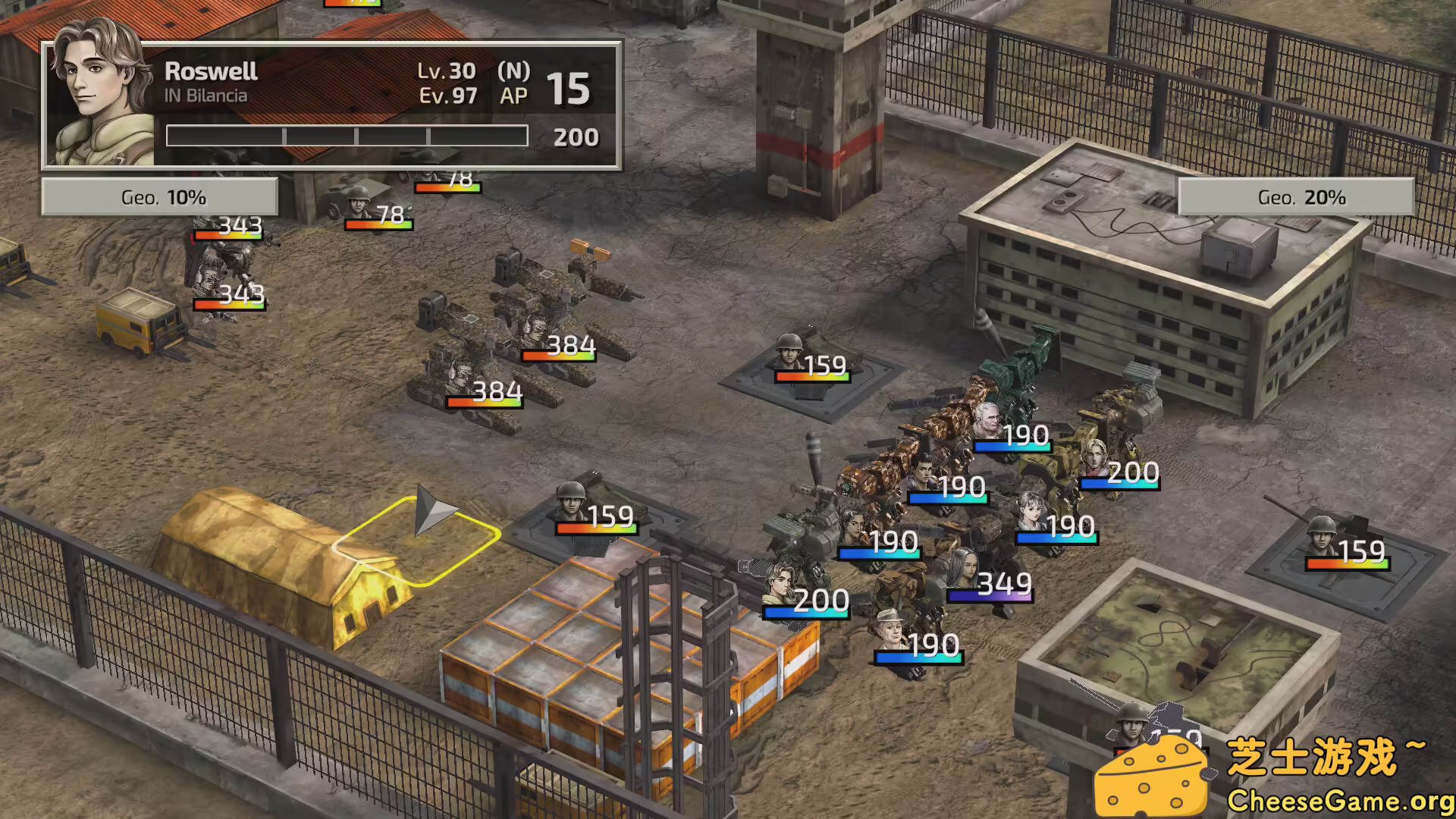Click the Roswell name header panel
Viewport: 1456px width, 819px height.
(x=212, y=72)
